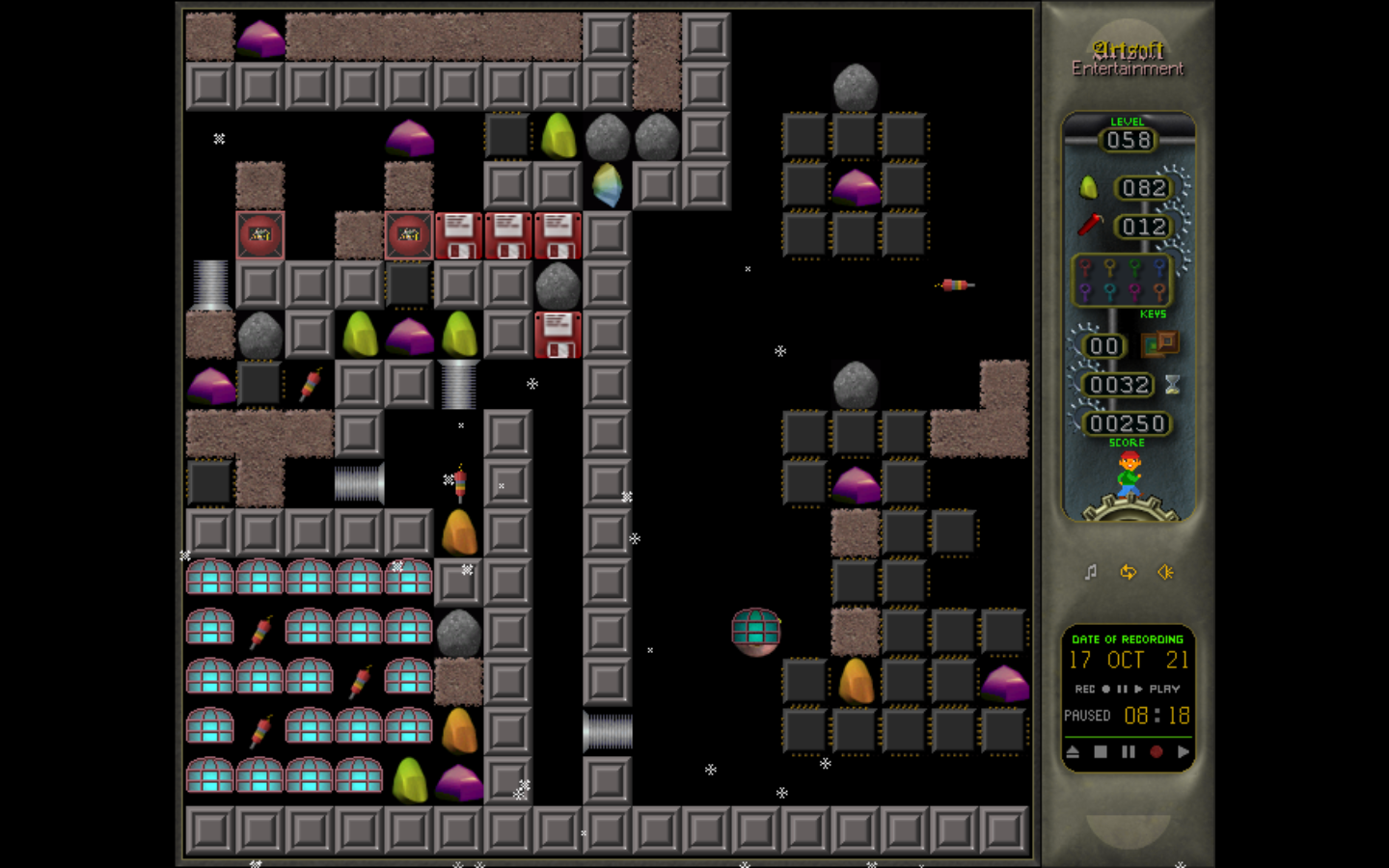Screen dimensions: 1389x868
Task: Click the player character above the gear wheel
Action: (x=1130, y=472)
